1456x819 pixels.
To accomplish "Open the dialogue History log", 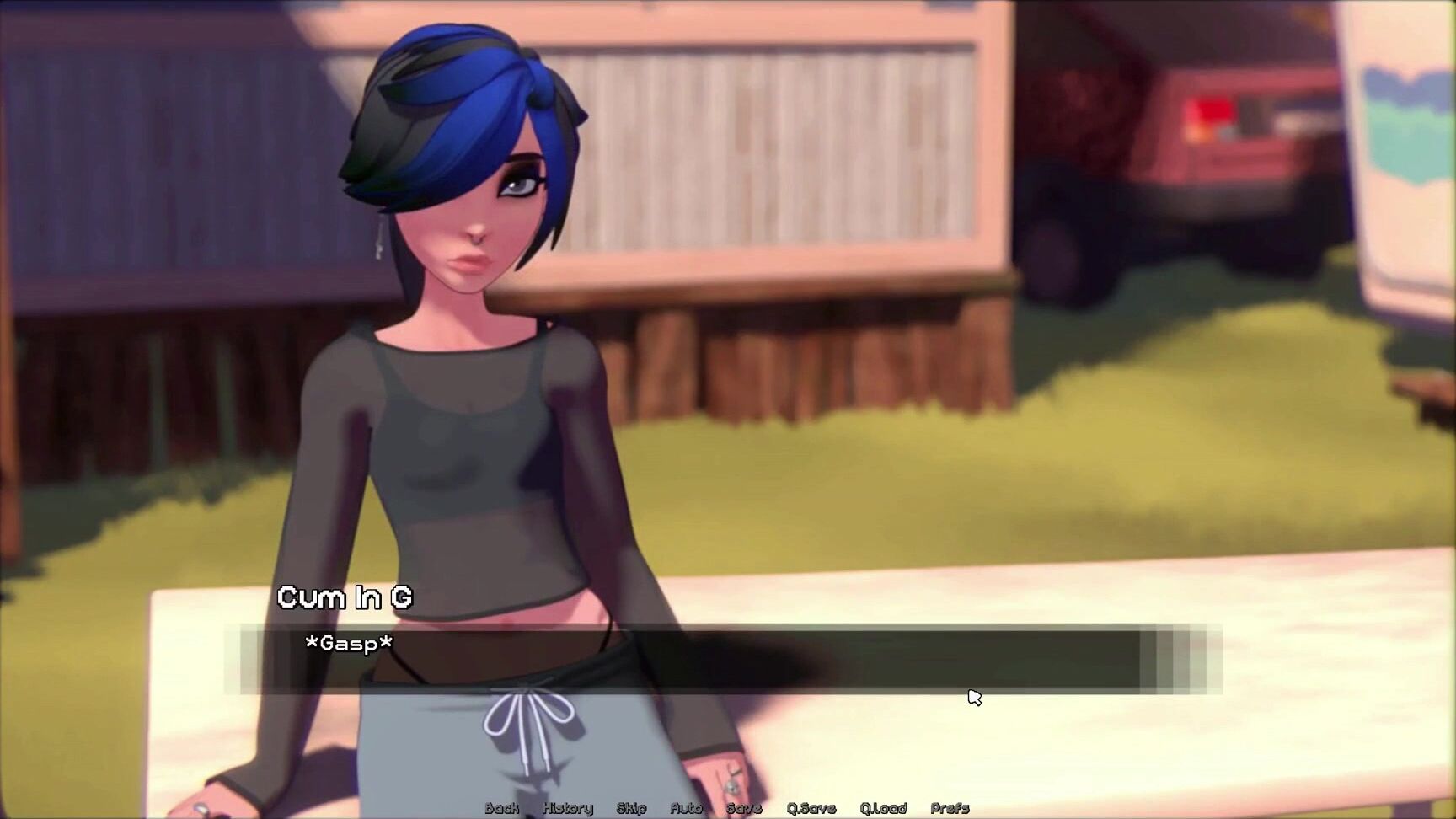I will pos(568,808).
